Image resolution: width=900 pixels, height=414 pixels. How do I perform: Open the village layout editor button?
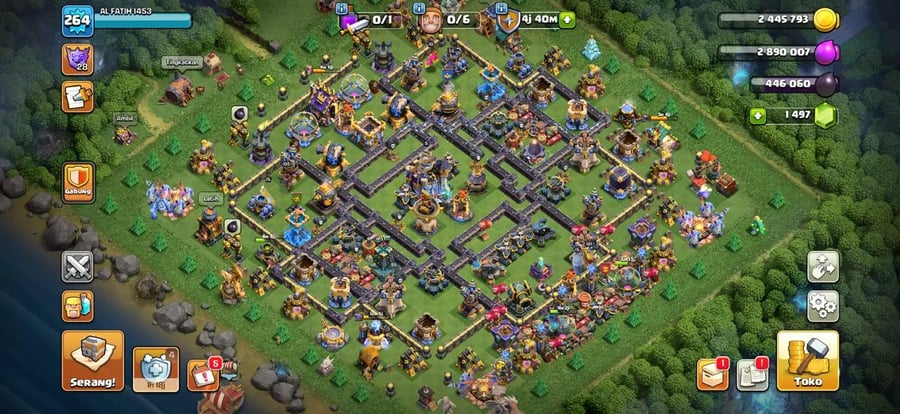click(822, 267)
